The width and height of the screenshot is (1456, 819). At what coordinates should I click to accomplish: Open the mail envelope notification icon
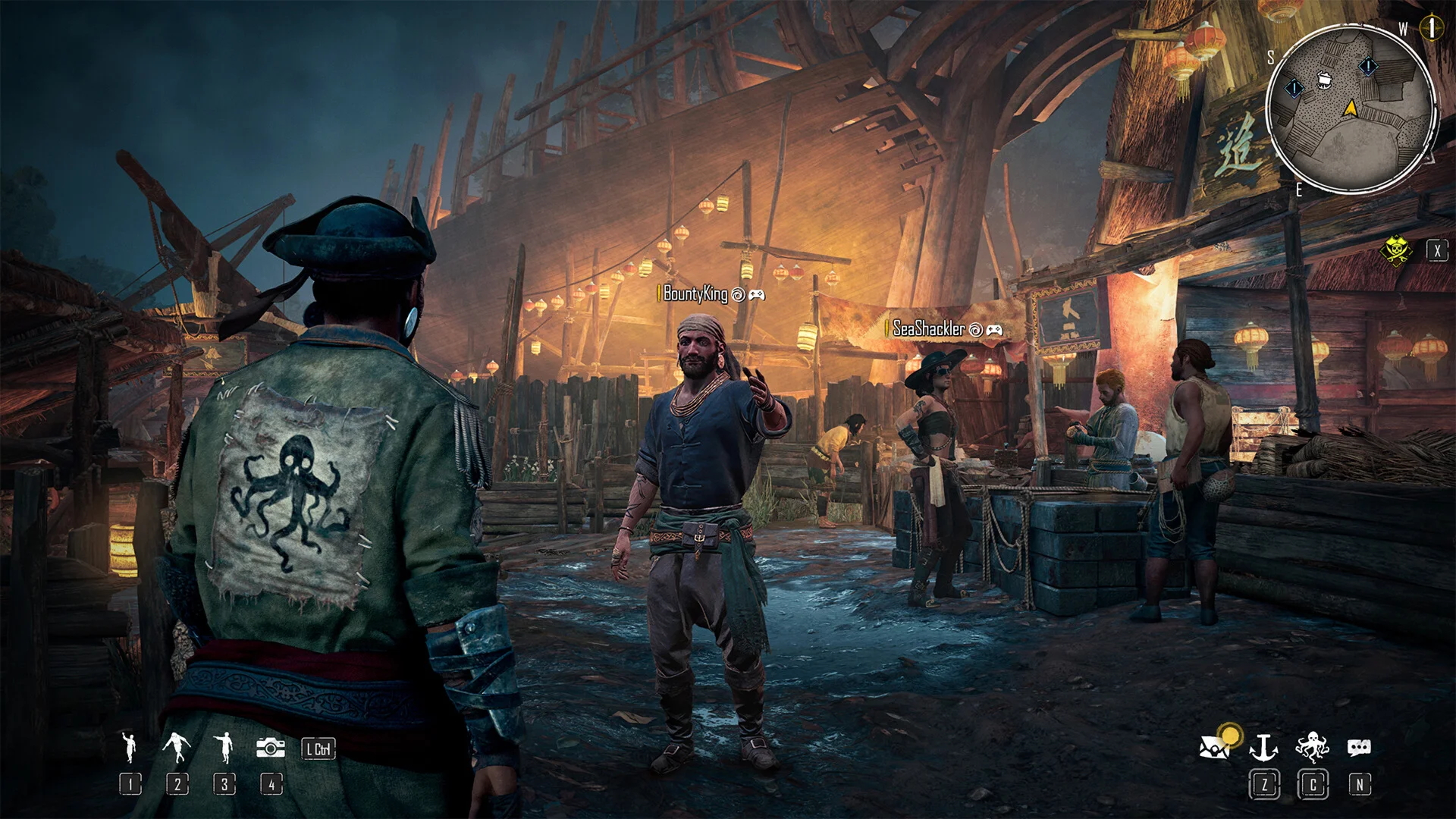(1216, 747)
